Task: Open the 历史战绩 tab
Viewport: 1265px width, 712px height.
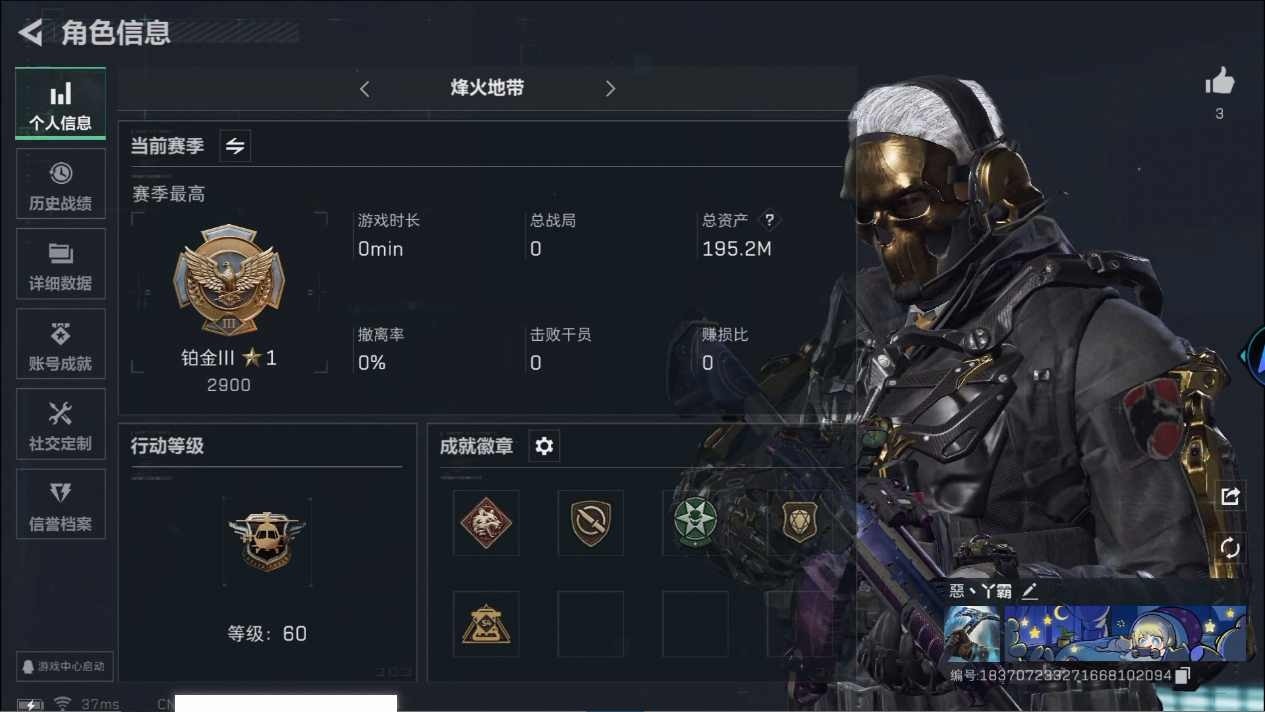Action: [x=61, y=184]
